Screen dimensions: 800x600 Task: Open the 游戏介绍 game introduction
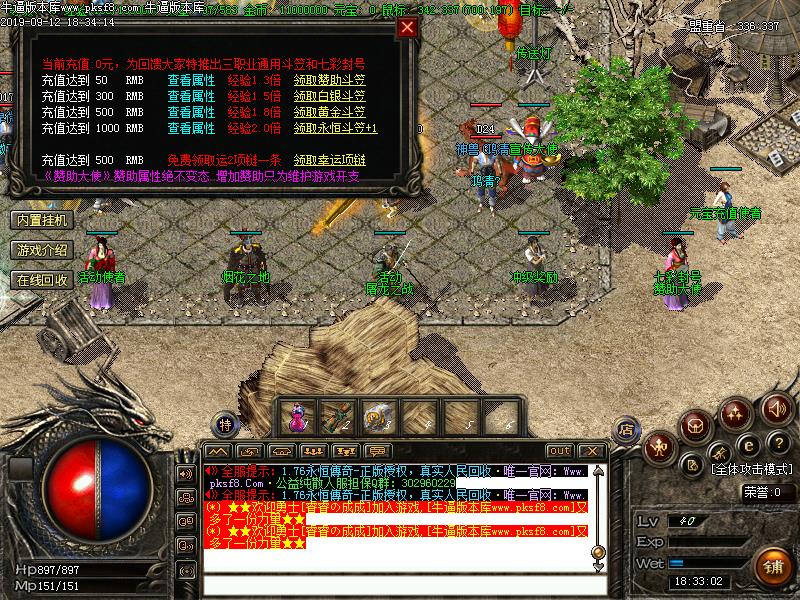pos(42,250)
